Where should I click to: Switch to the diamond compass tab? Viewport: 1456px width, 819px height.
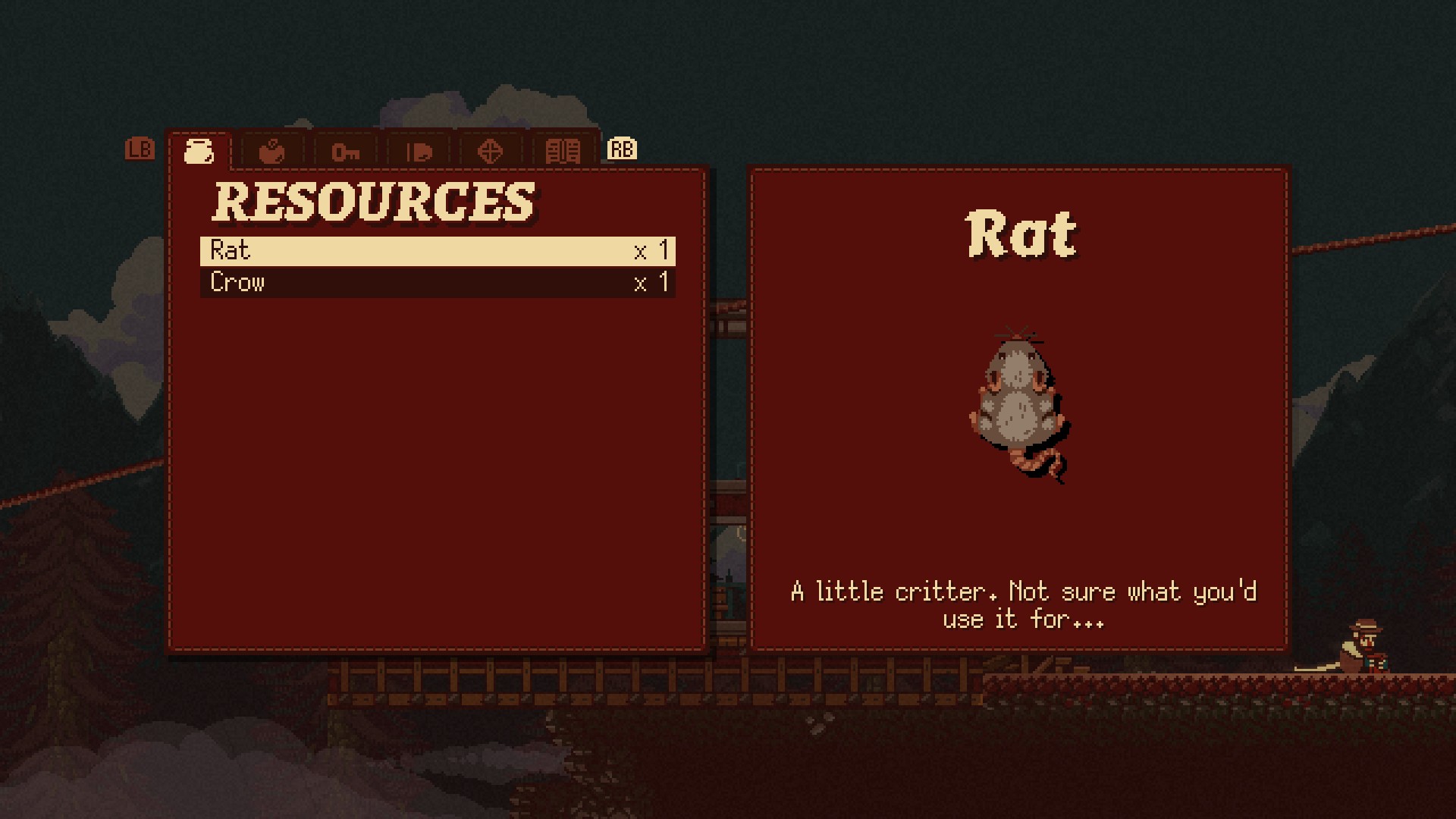[490, 152]
